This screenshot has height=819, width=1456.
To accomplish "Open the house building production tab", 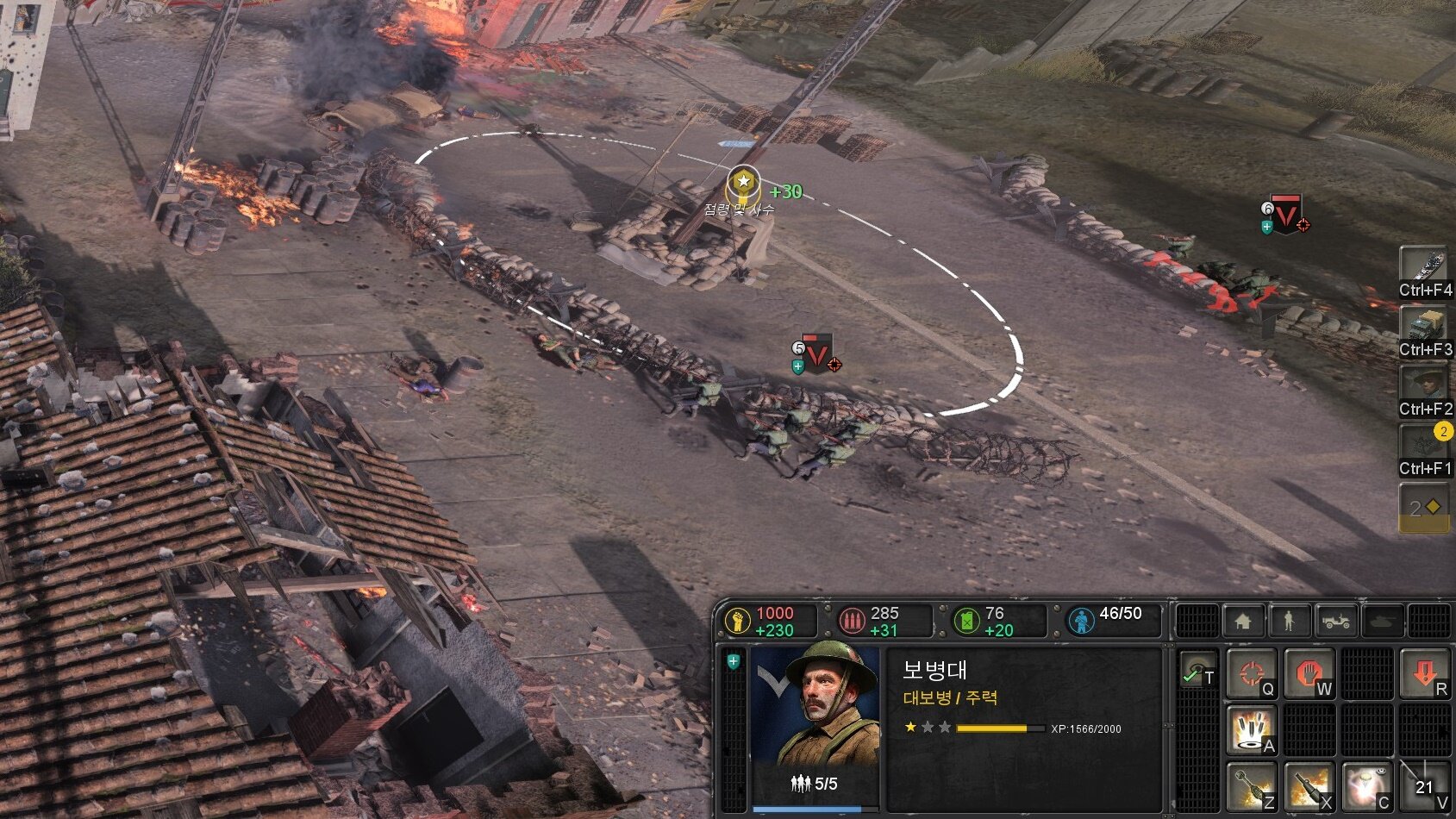I will click(x=1242, y=621).
